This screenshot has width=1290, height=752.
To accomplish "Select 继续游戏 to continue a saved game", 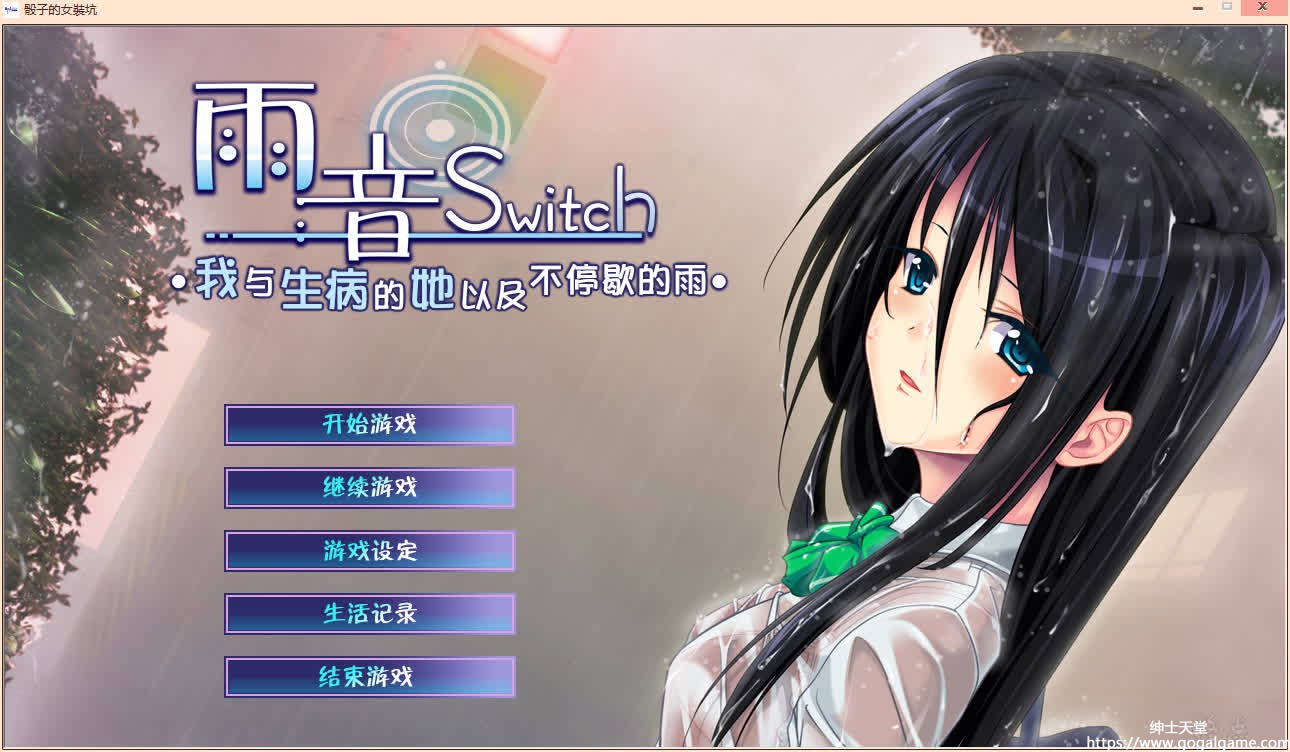I will point(370,488).
